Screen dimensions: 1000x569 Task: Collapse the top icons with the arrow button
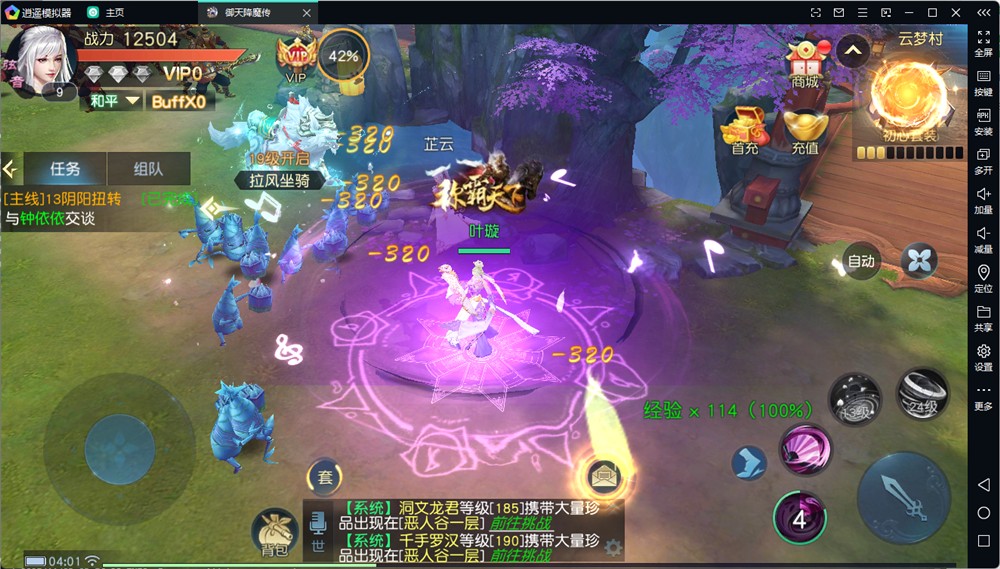pyautogui.click(x=852, y=49)
